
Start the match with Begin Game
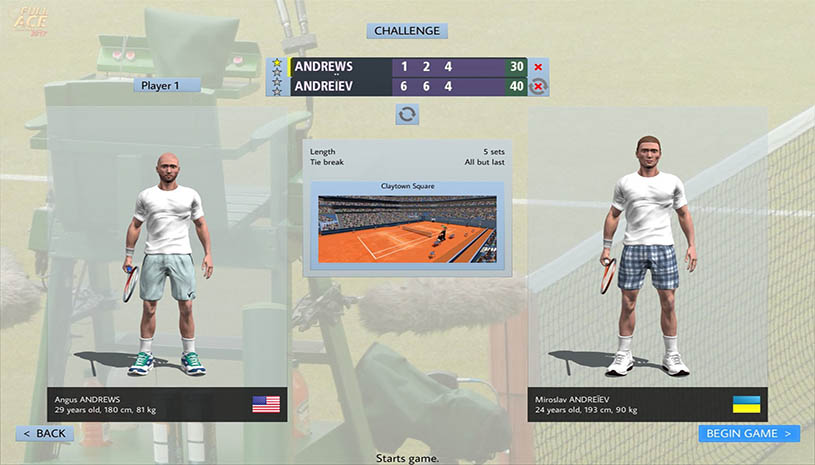749,433
